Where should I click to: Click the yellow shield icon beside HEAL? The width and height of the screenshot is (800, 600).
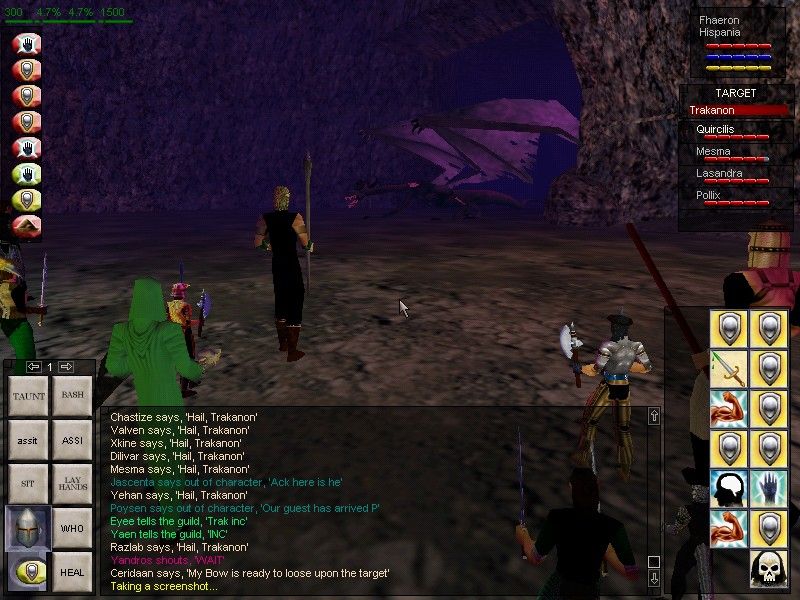pyautogui.click(x=28, y=572)
